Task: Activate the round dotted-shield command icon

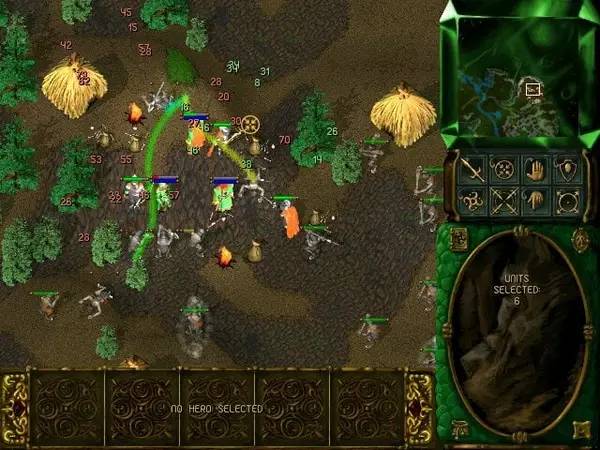Action: tap(505, 169)
